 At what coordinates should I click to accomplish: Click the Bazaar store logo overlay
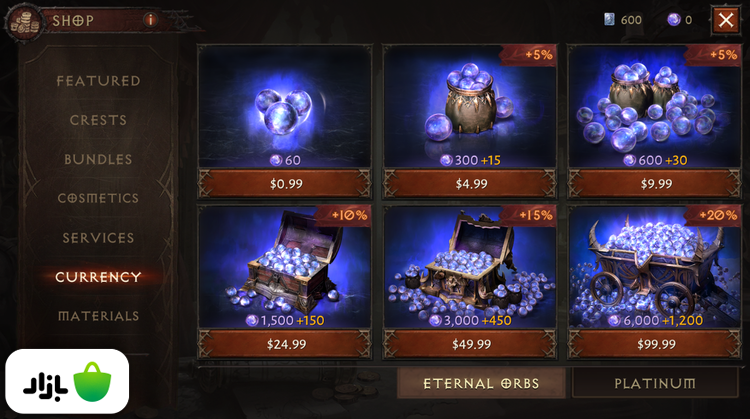(x=65, y=382)
